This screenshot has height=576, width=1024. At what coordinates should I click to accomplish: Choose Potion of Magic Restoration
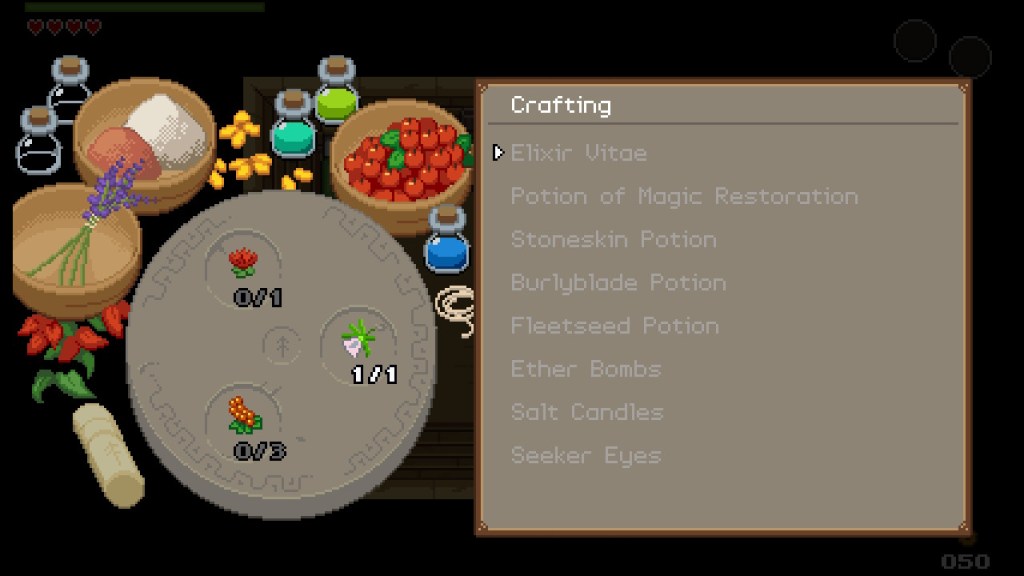point(684,196)
